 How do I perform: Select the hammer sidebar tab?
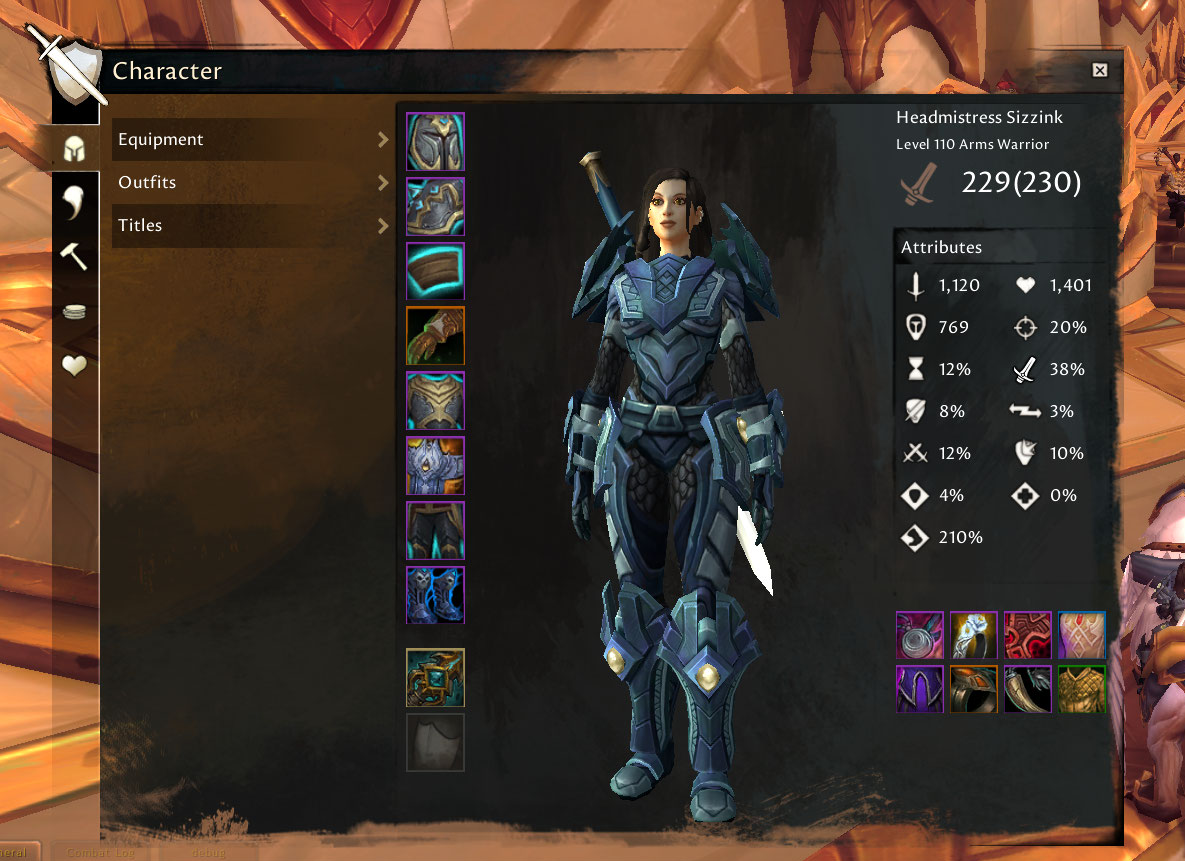[75, 257]
